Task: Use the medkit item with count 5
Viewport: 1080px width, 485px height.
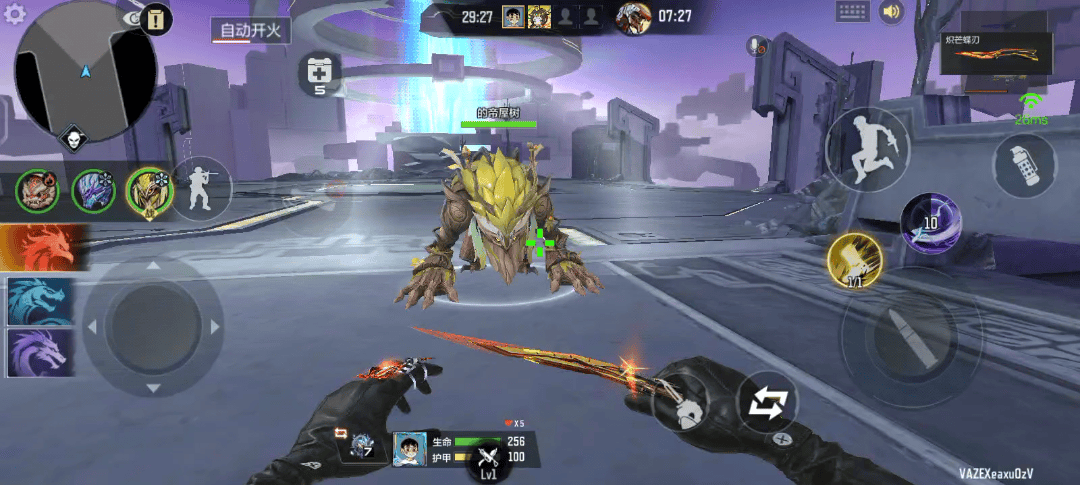Action: click(x=320, y=73)
